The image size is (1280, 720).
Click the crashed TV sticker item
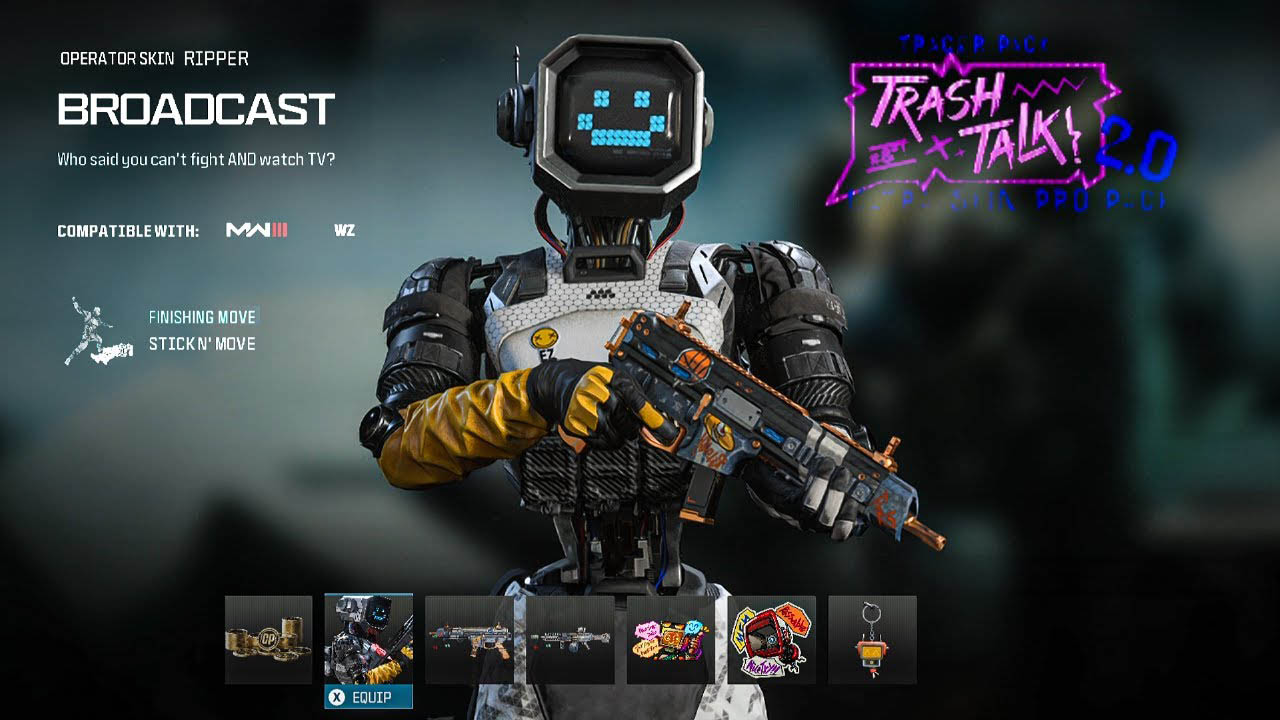point(768,639)
